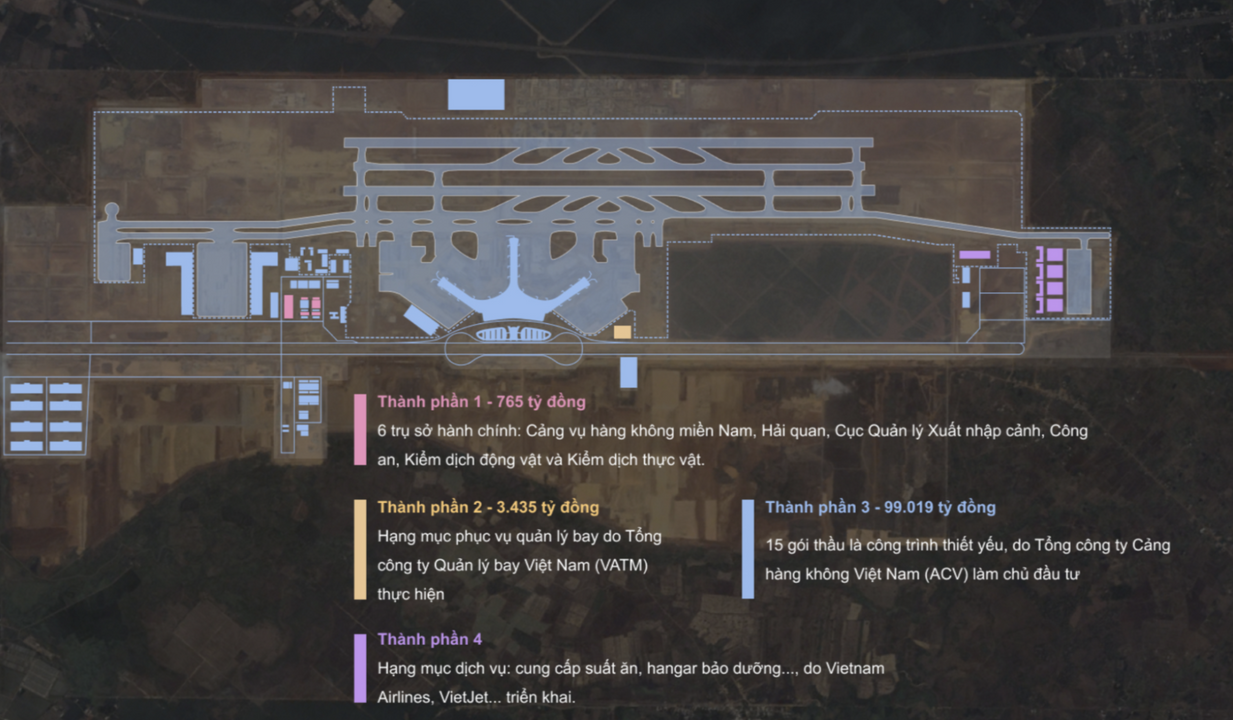The image size is (1233, 720).
Task: Select the Thành phần 1 legend entry
Action: click(481, 402)
